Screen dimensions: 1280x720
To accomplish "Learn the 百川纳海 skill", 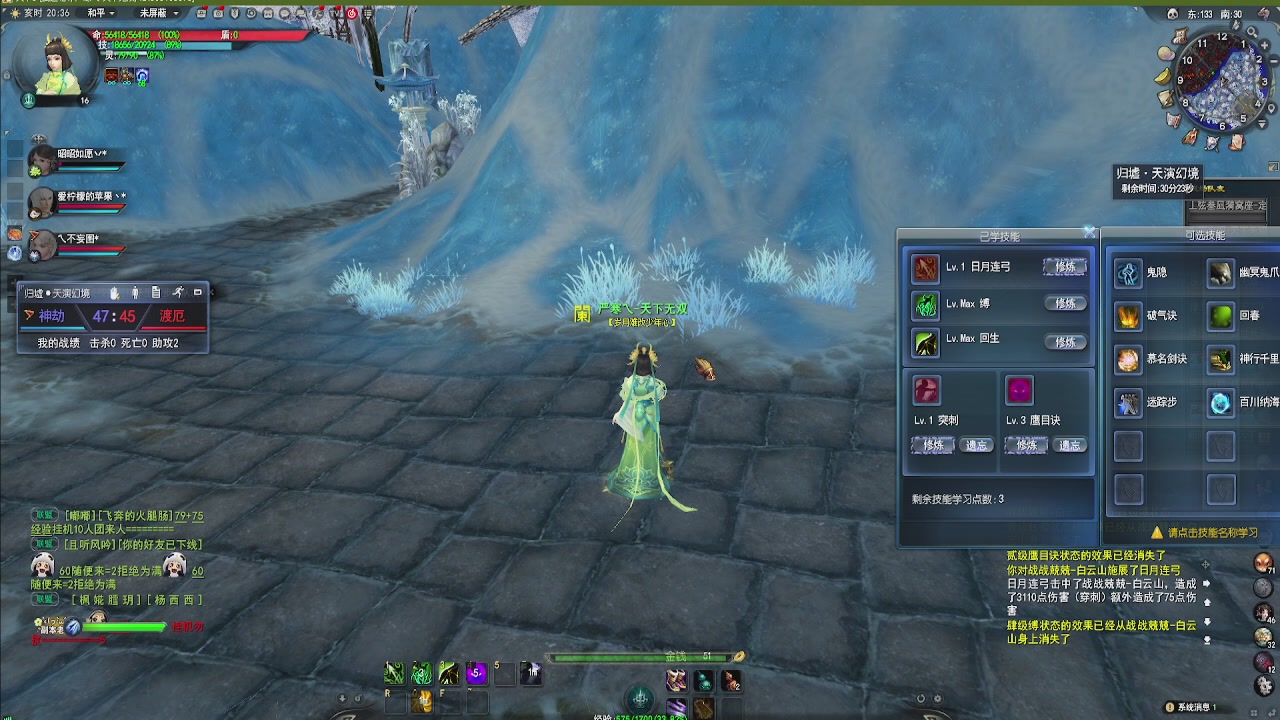I will 1221,403.
